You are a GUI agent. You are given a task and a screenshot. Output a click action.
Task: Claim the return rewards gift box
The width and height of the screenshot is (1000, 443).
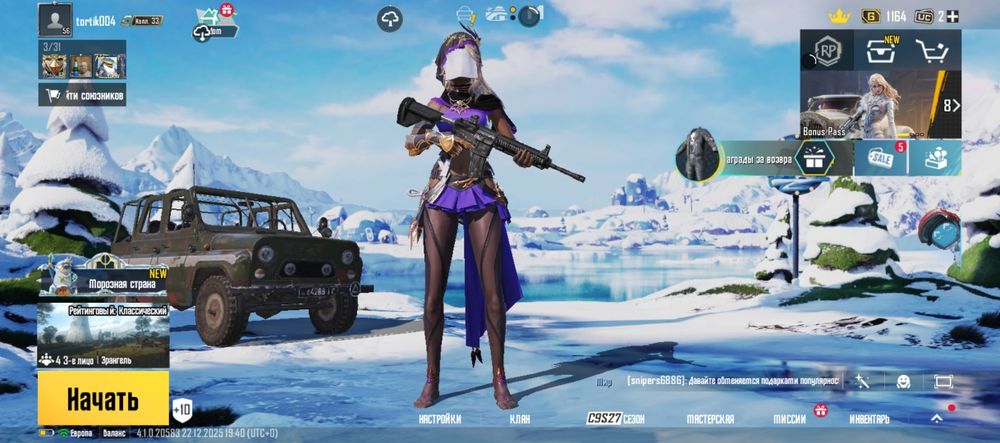point(815,158)
